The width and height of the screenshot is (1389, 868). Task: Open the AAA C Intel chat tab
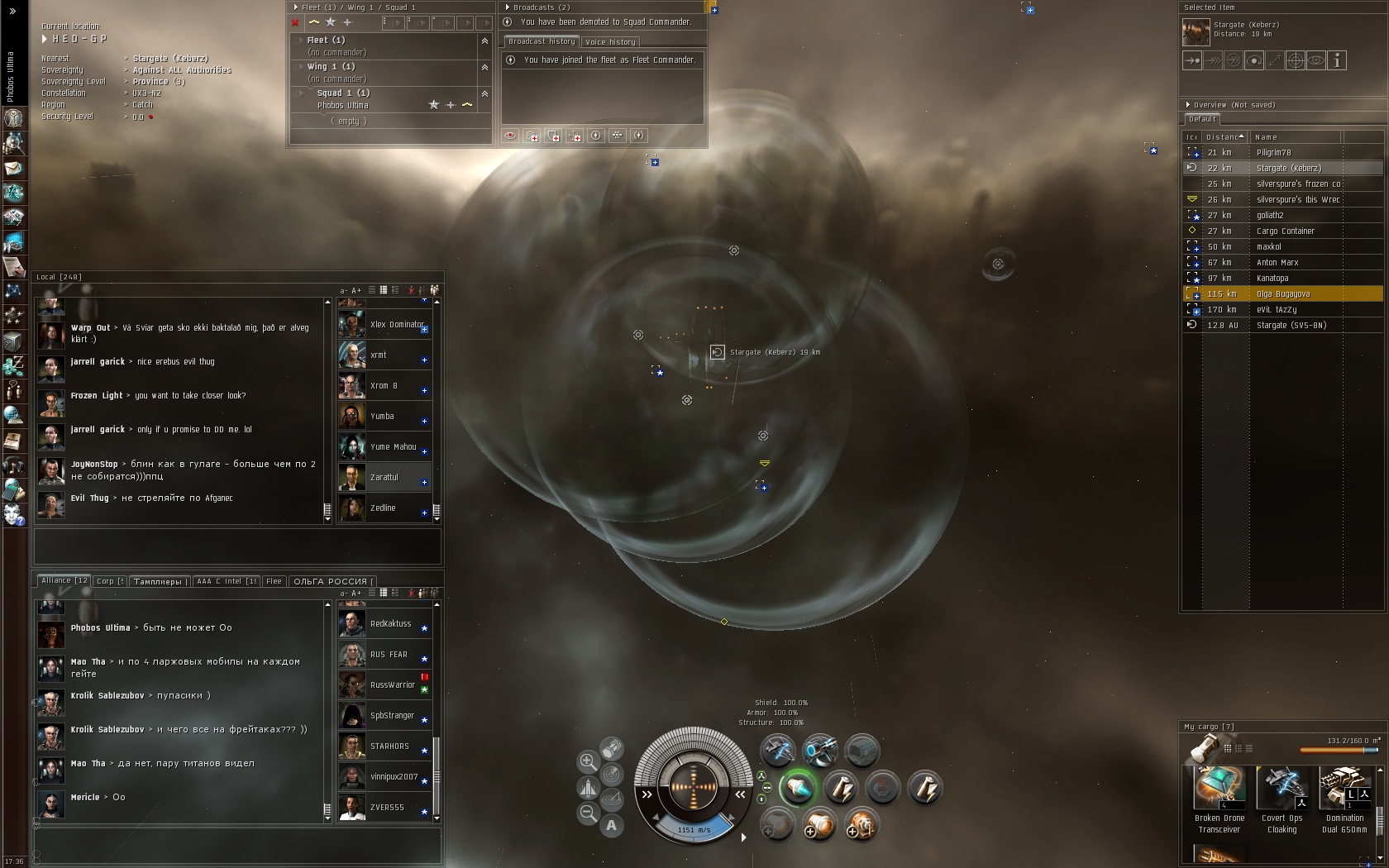tap(227, 581)
